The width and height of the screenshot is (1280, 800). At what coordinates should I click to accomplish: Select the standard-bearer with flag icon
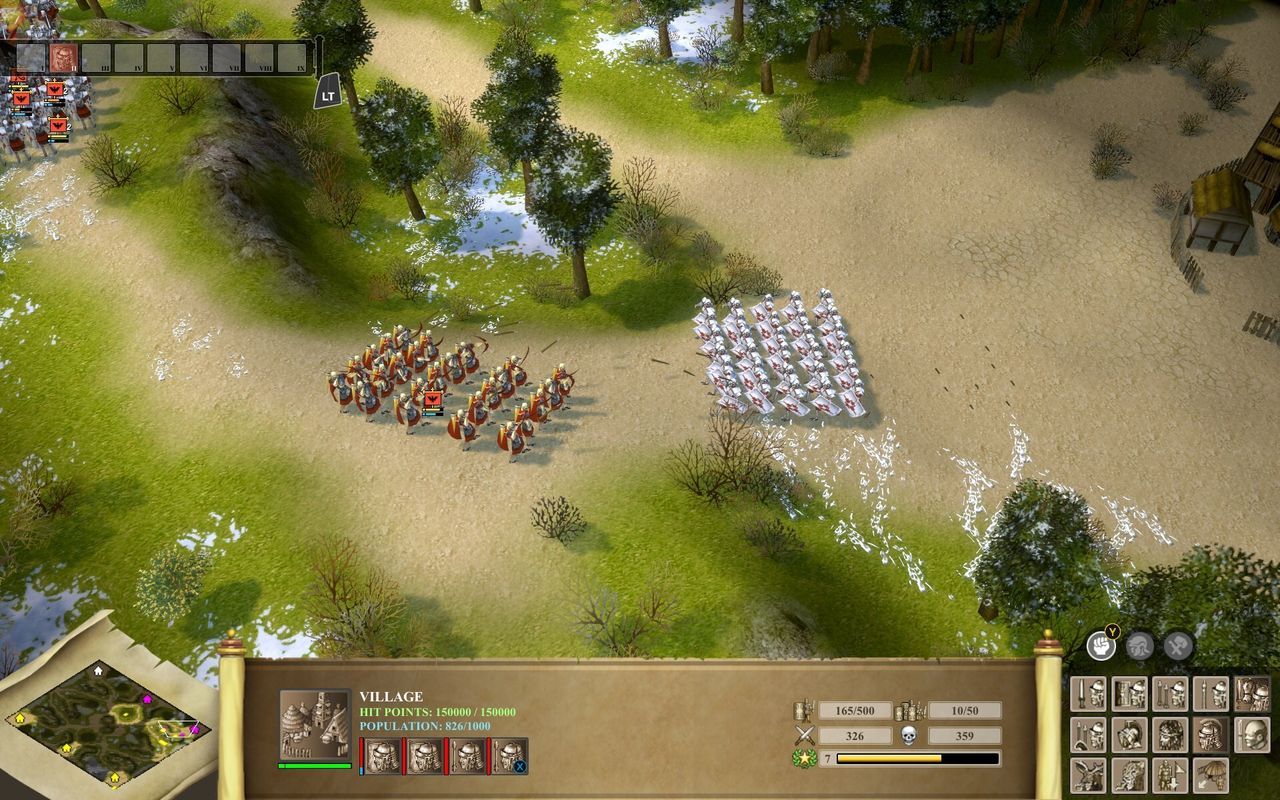point(1170,775)
